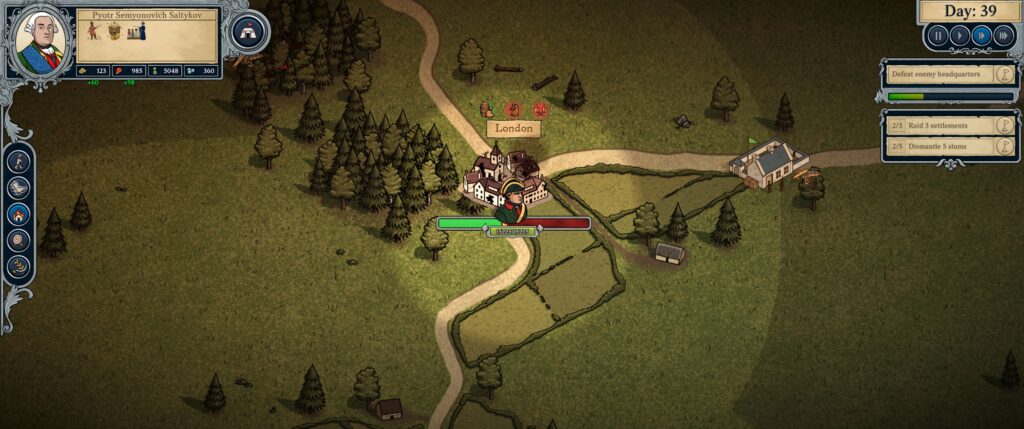Select the golden coat of arms icon
This screenshot has height=429, width=1024.
[x=114, y=31]
